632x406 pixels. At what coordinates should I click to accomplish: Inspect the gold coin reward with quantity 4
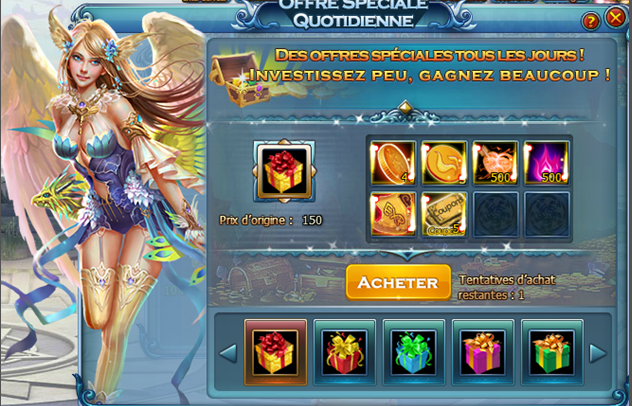tap(393, 162)
